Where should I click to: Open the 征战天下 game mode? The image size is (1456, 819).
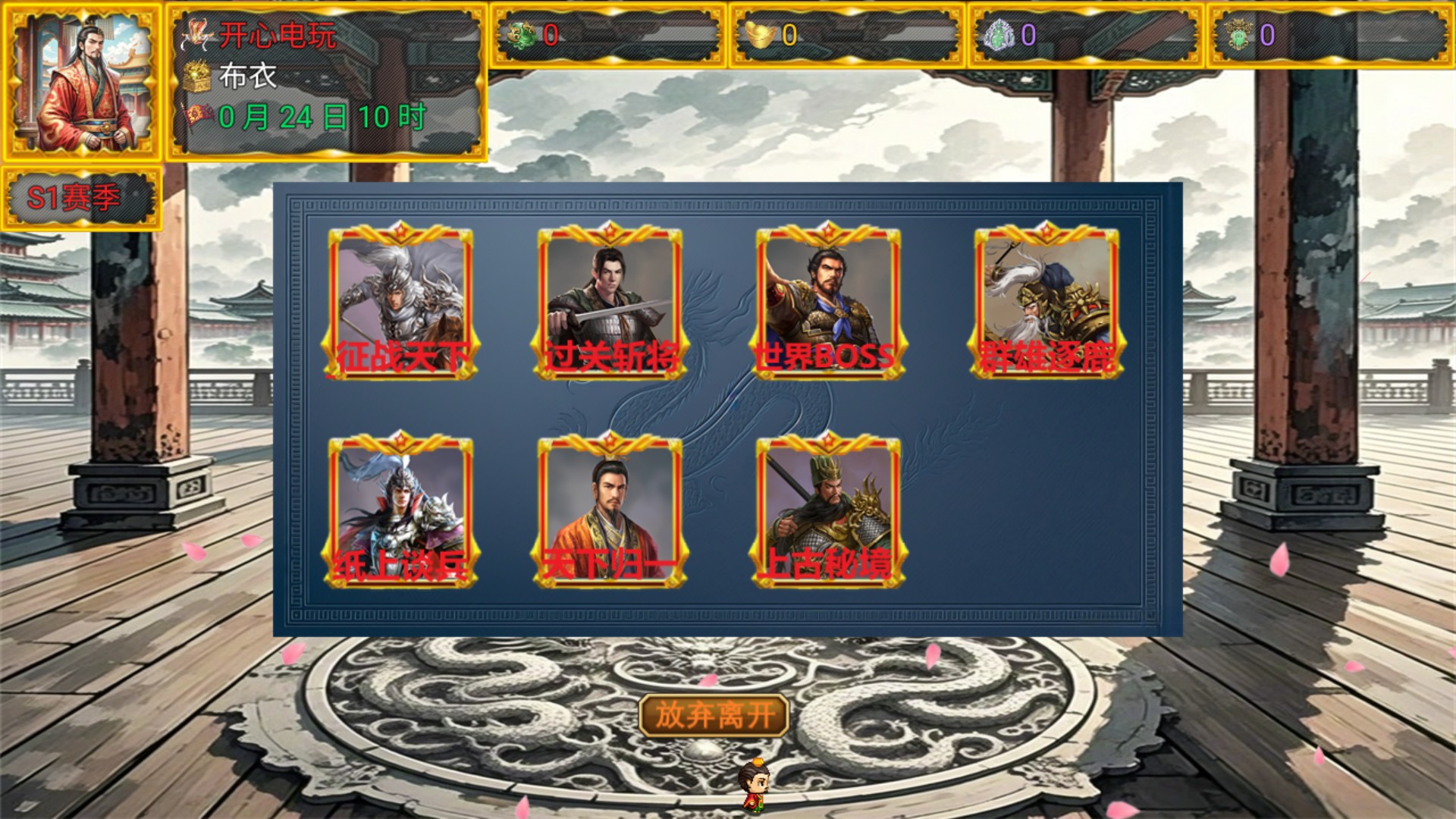[x=400, y=302]
